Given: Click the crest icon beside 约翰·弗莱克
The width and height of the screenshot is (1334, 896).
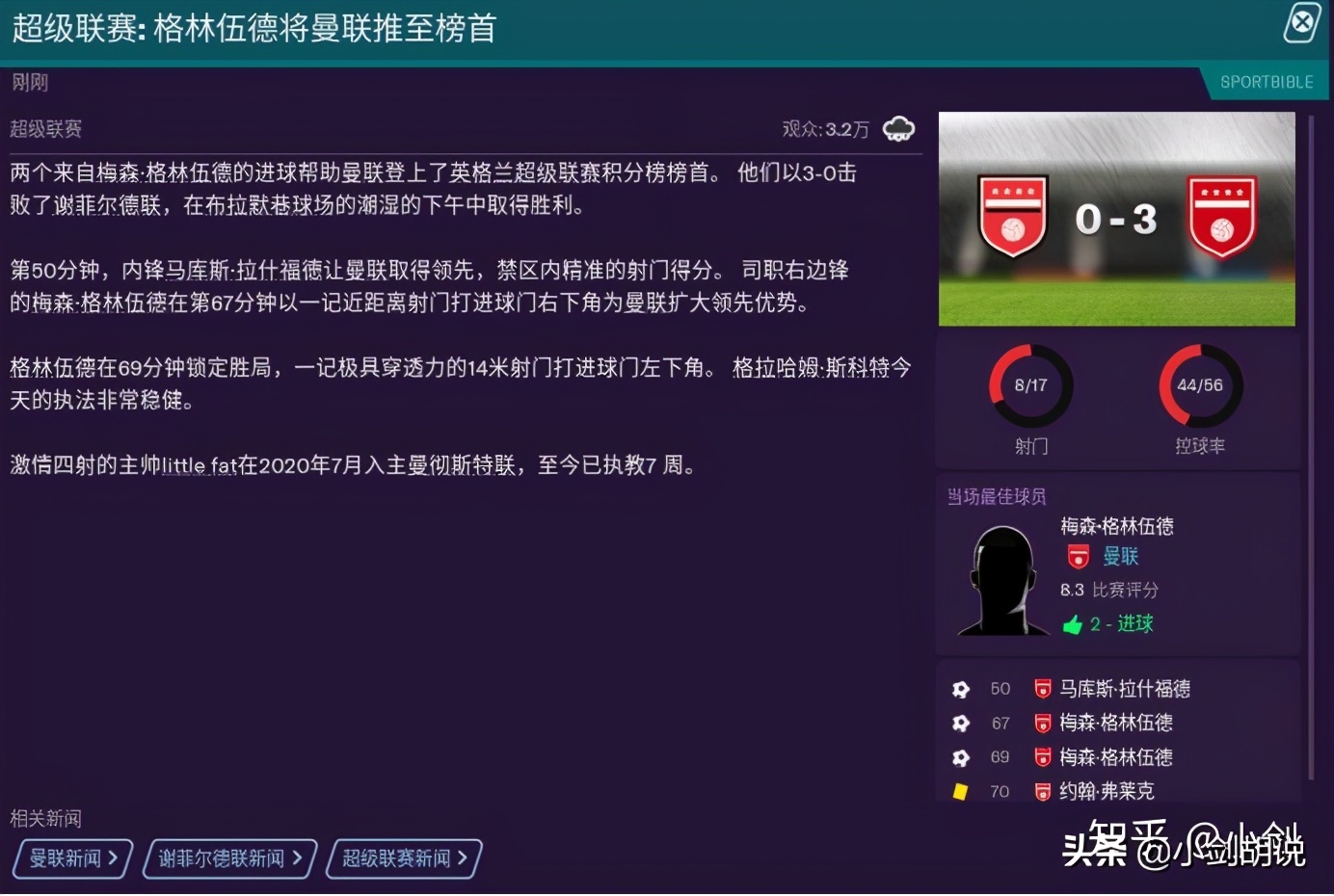Looking at the screenshot, I should coord(1045,791).
